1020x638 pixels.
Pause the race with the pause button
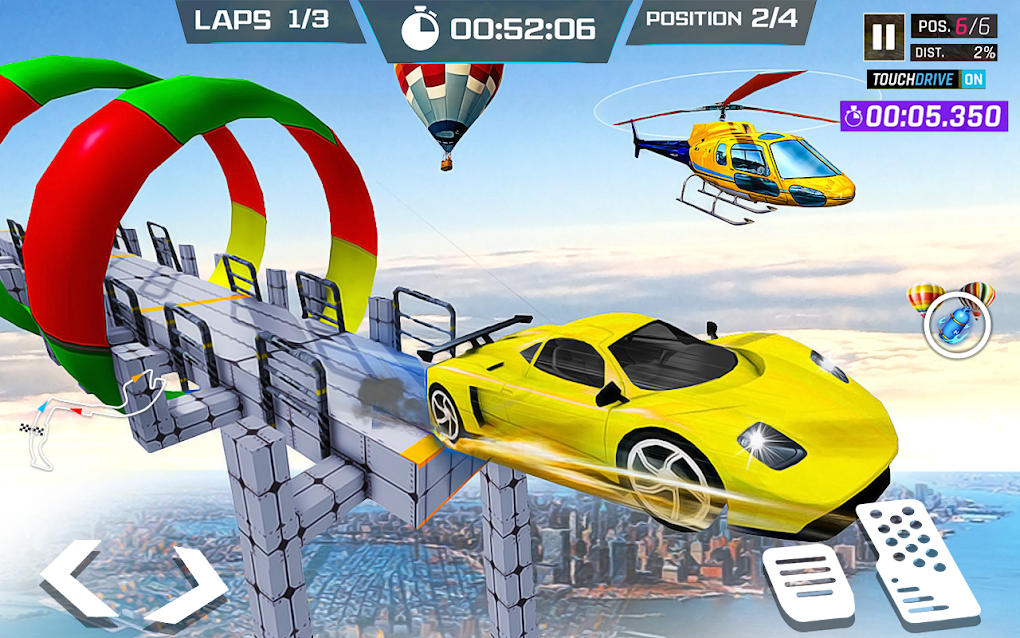(884, 38)
